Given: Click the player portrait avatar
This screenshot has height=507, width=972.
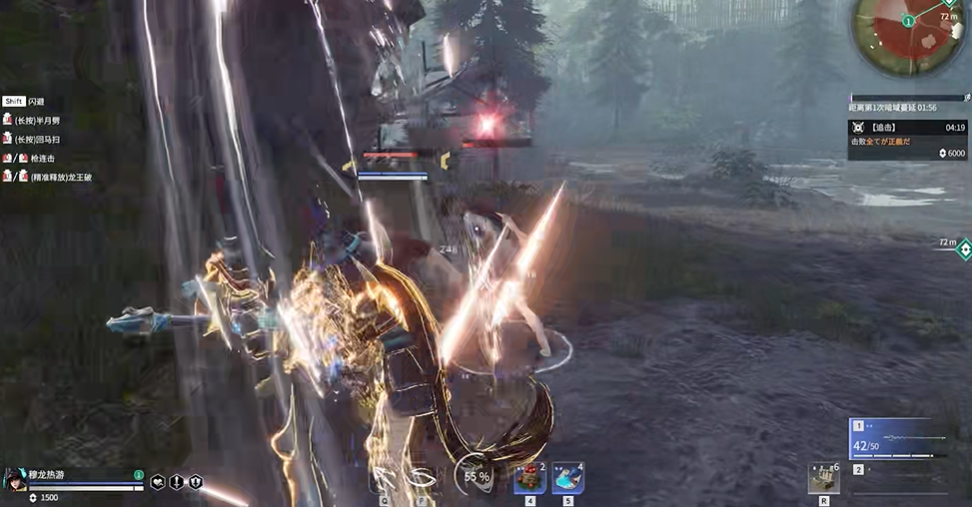Looking at the screenshot, I should click(16, 478).
